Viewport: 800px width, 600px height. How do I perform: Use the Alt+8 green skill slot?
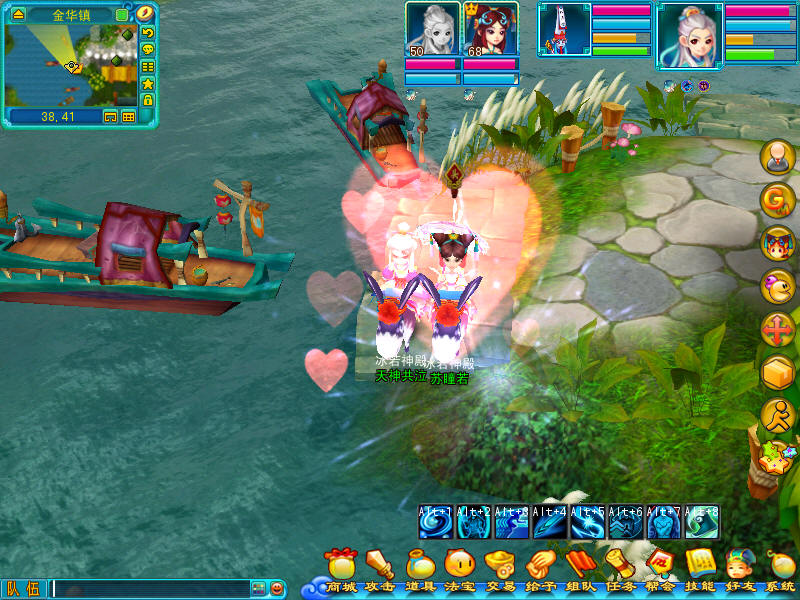702,522
